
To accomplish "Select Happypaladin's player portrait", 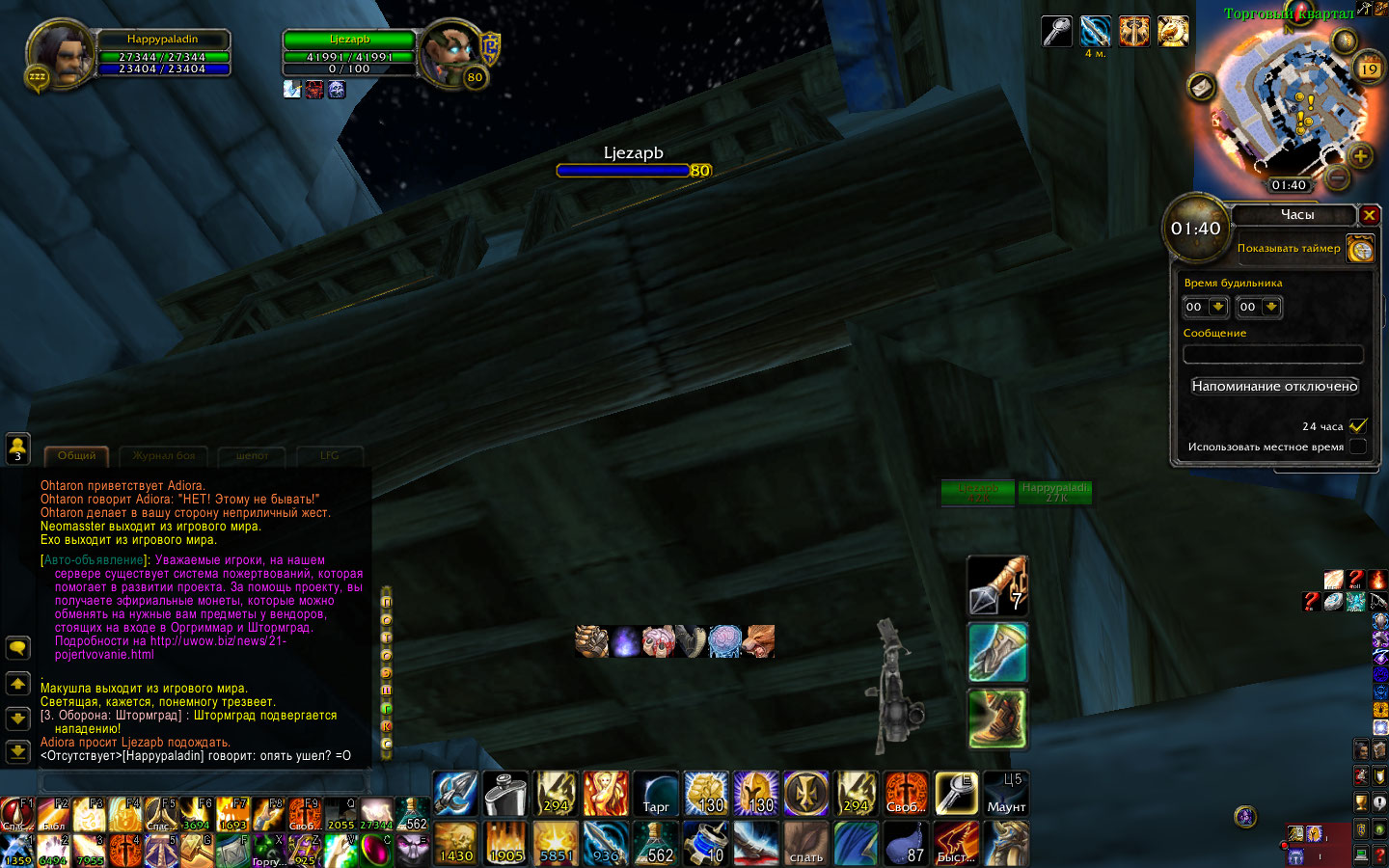I will point(60,55).
